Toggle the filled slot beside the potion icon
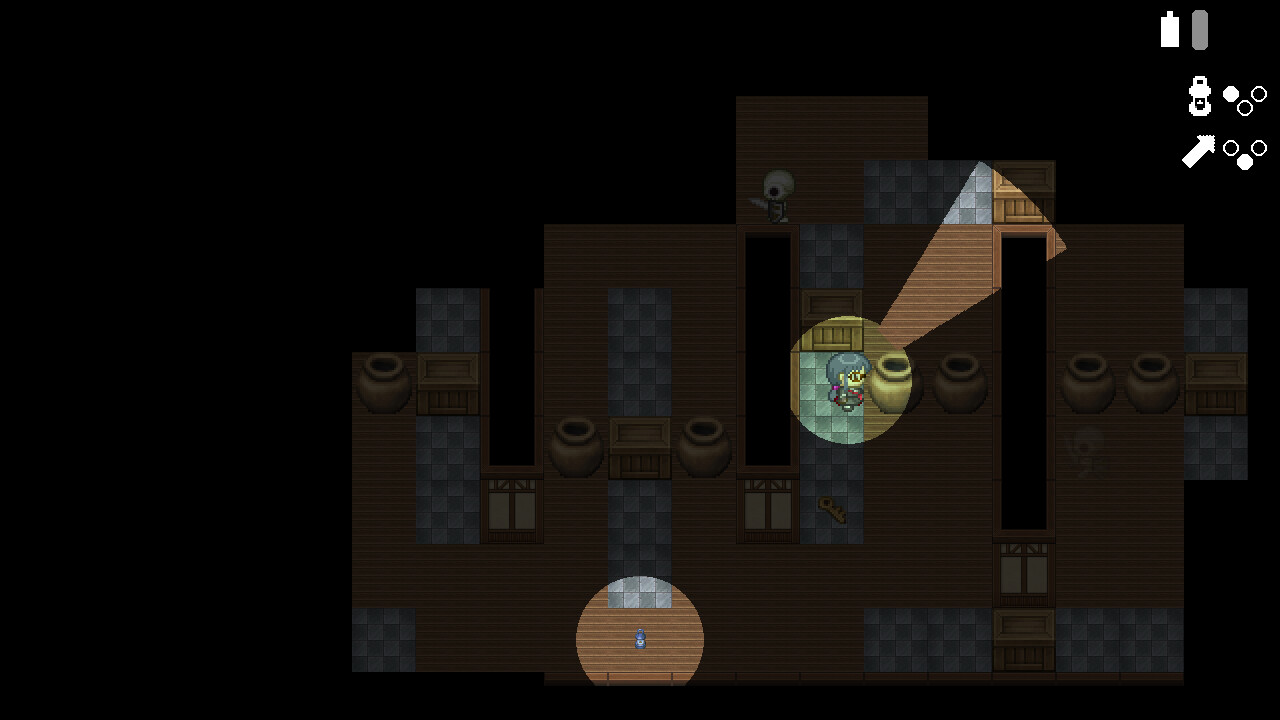The height and width of the screenshot is (720, 1280). pos(1231,92)
